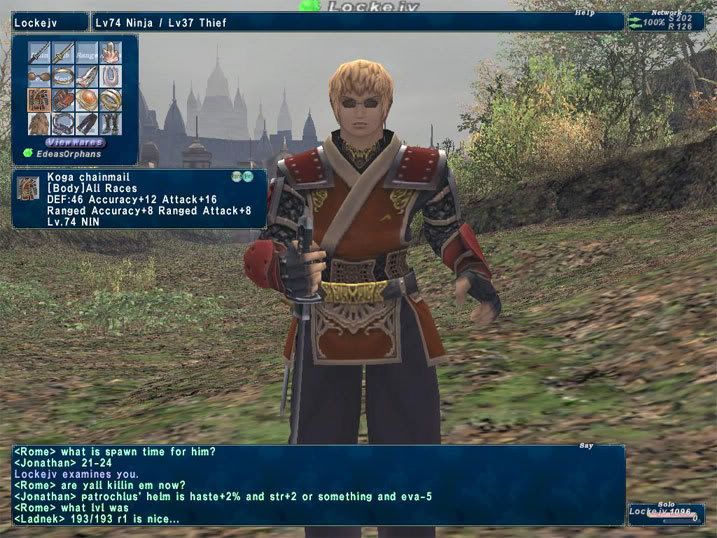The image size is (717, 538).
Task: Select the waist belt slot
Action: (x=63, y=123)
